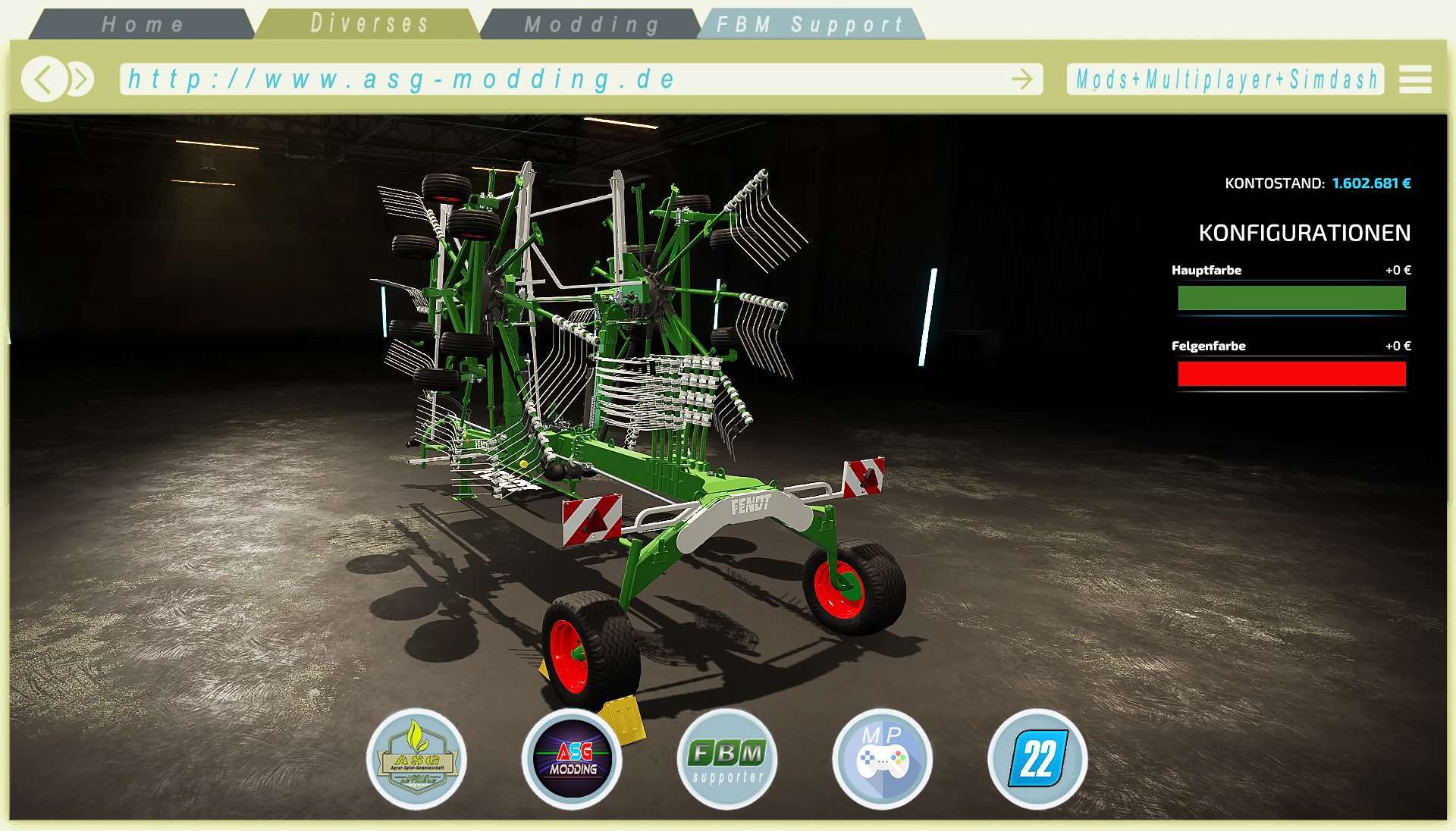Pick the green Hauptfarbe color swatch
This screenshot has width=1456, height=831.
pyautogui.click(x=1291, y=299)
